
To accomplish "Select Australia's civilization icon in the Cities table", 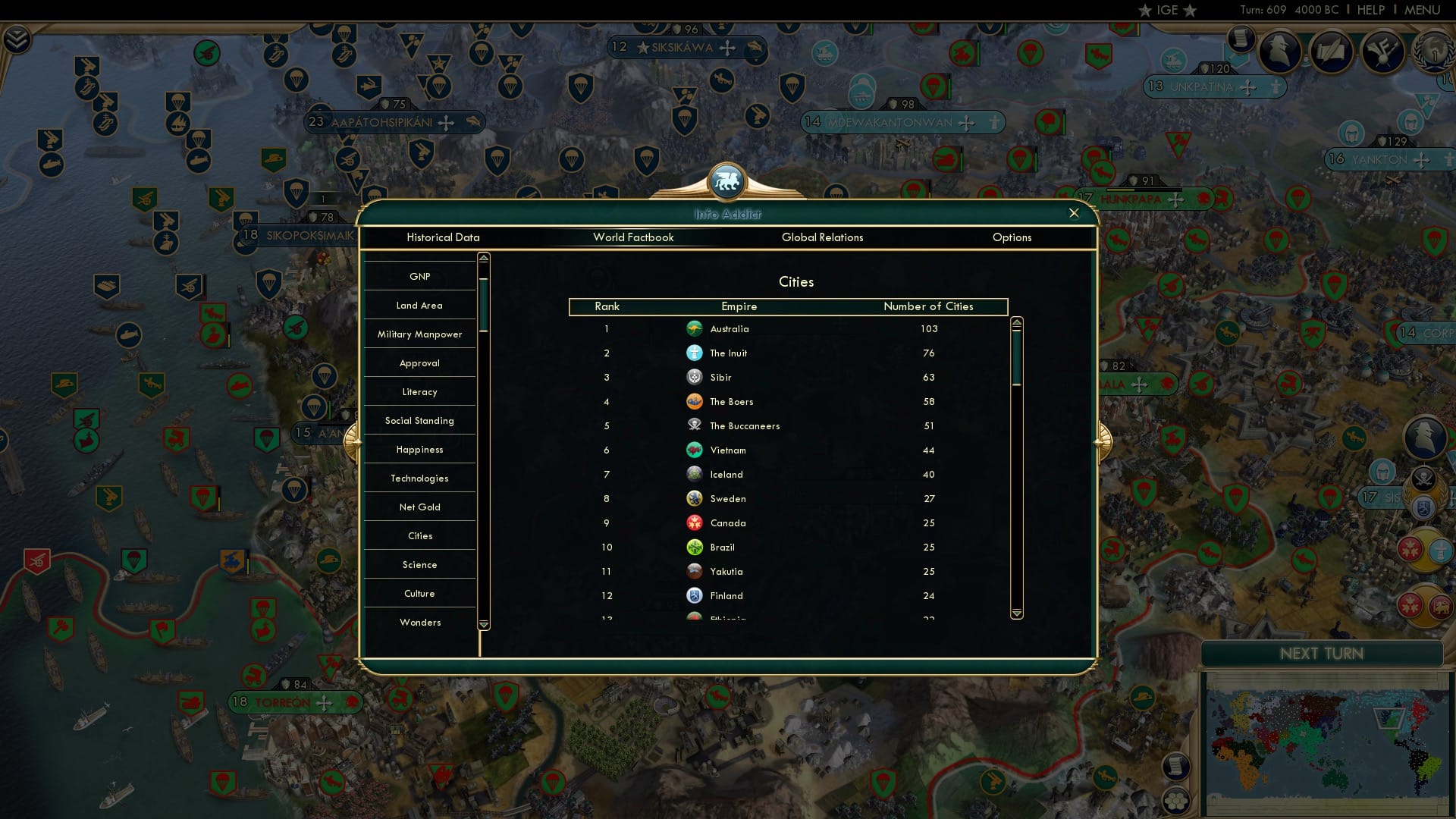I will point(695,328).
